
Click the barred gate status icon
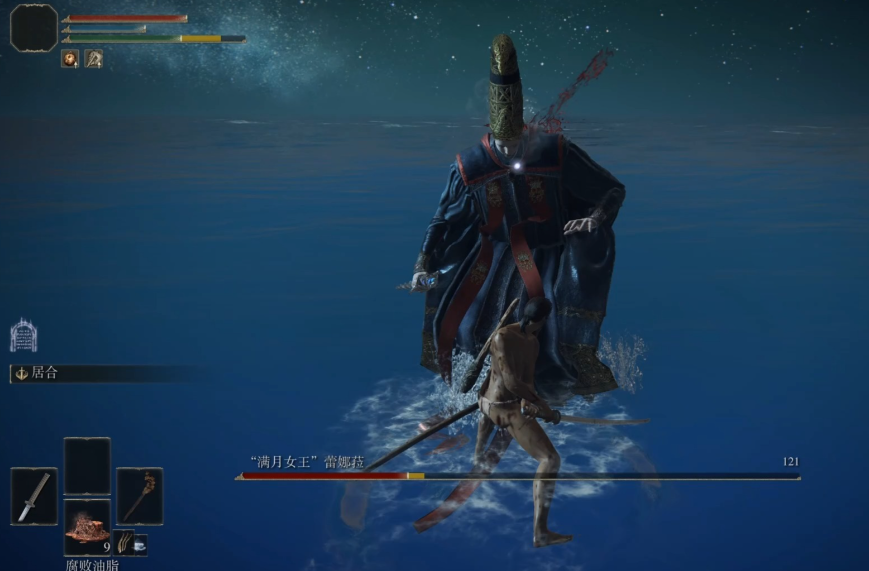click(23, 335)
